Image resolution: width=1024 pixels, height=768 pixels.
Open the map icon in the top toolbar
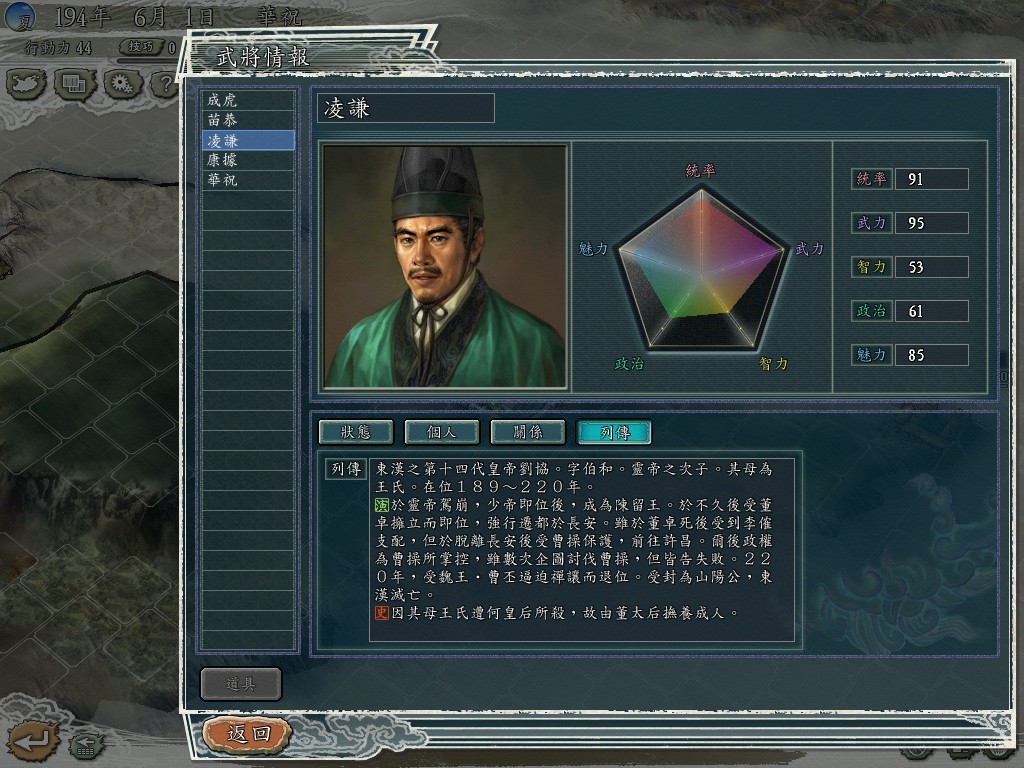pyautogui.click(x=26, y=83)
